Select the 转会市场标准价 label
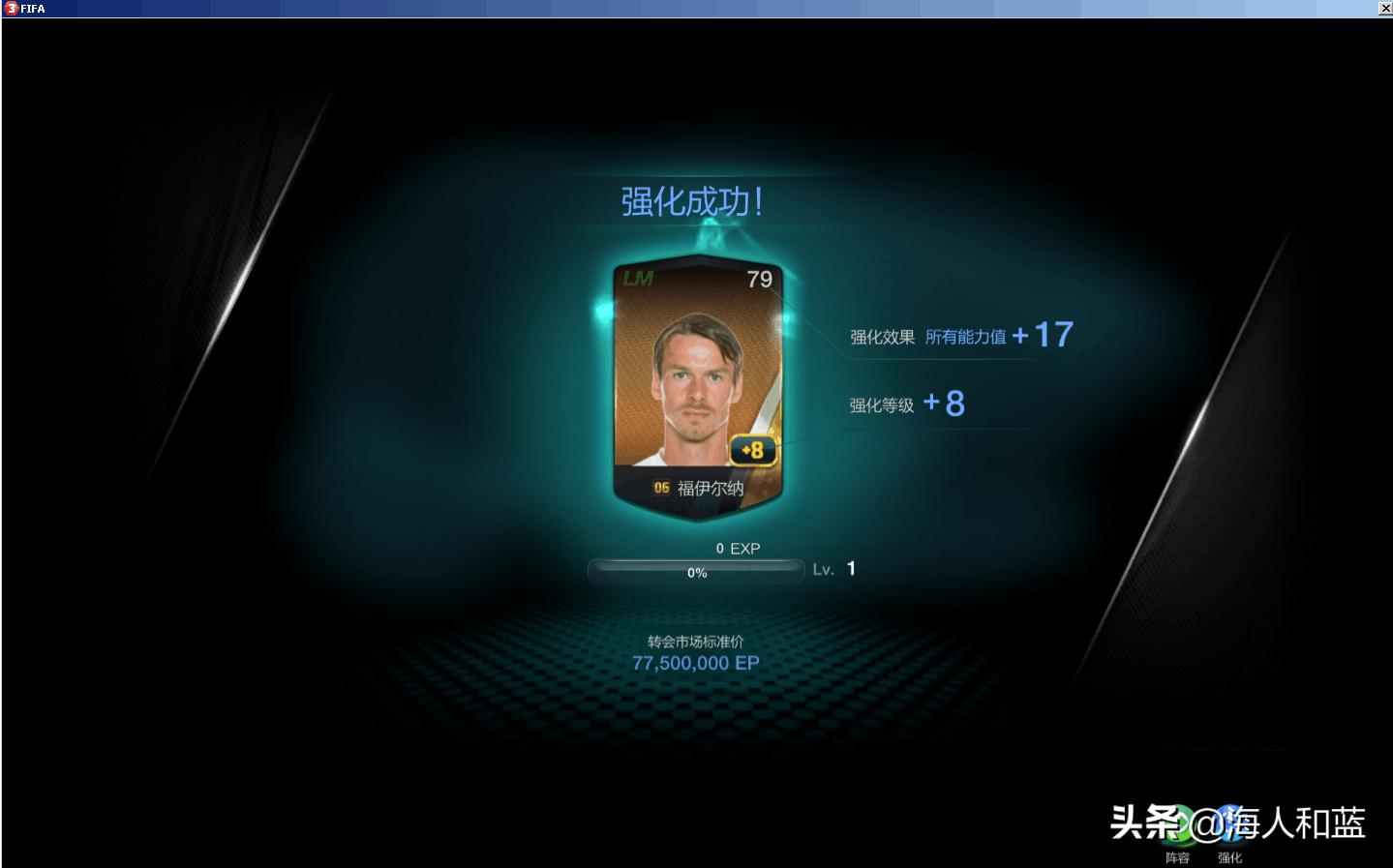Screen dimensions: 1393x868 pos(695,639)
